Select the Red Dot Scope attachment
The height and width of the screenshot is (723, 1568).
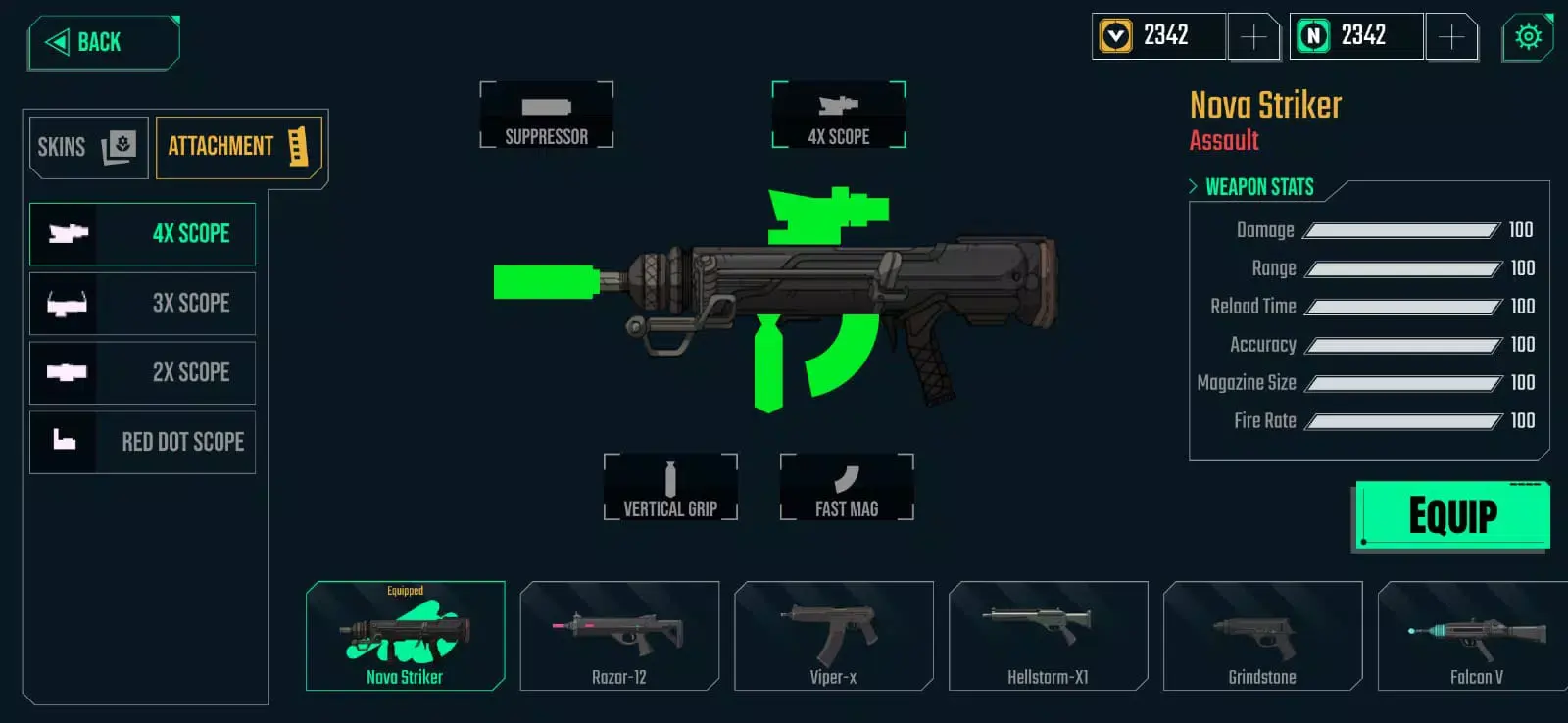143,442
